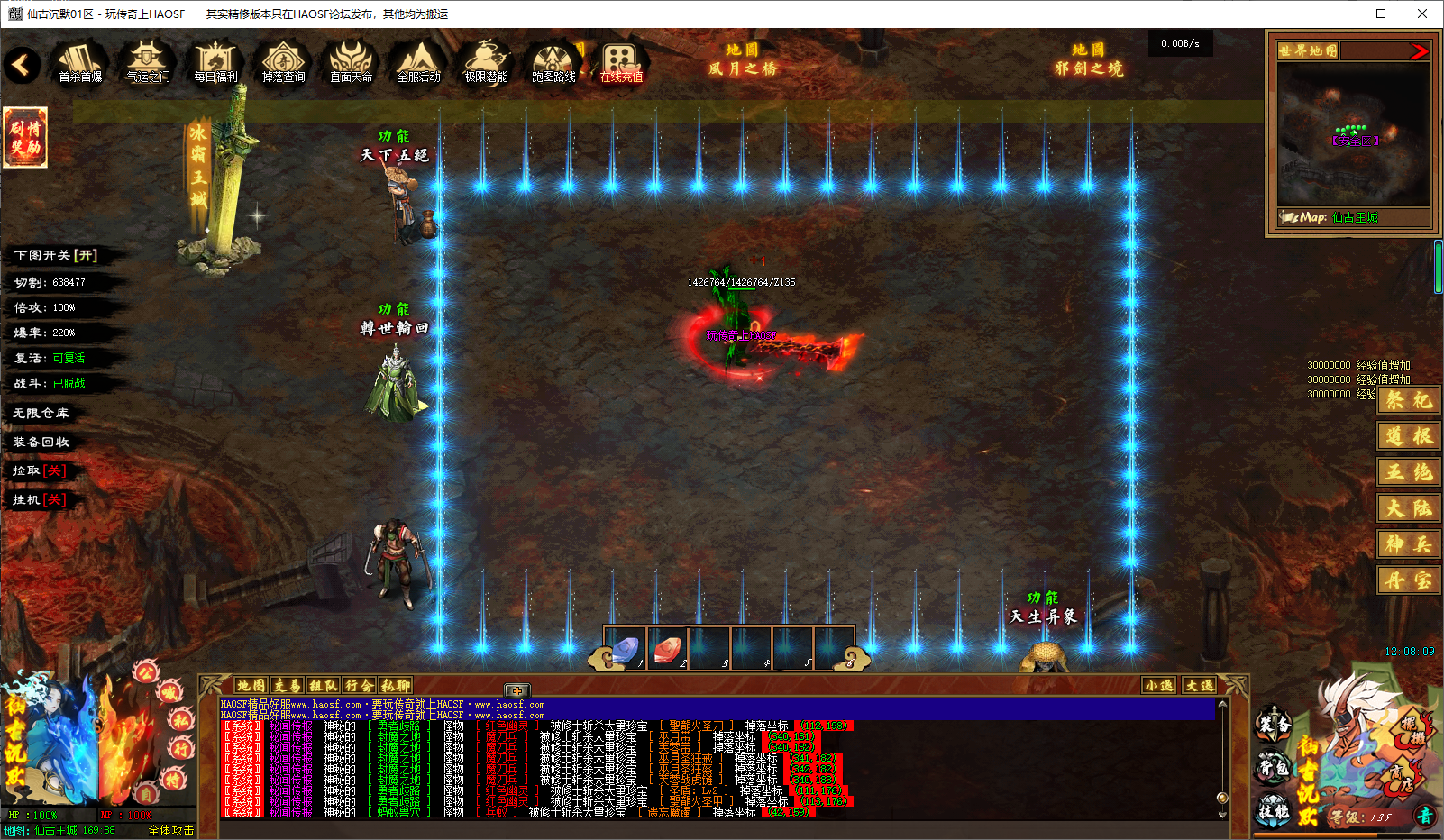Screen dimensions: 1444x840
Task: Use the red gem in hotbar slot 2
Action: 667,649
